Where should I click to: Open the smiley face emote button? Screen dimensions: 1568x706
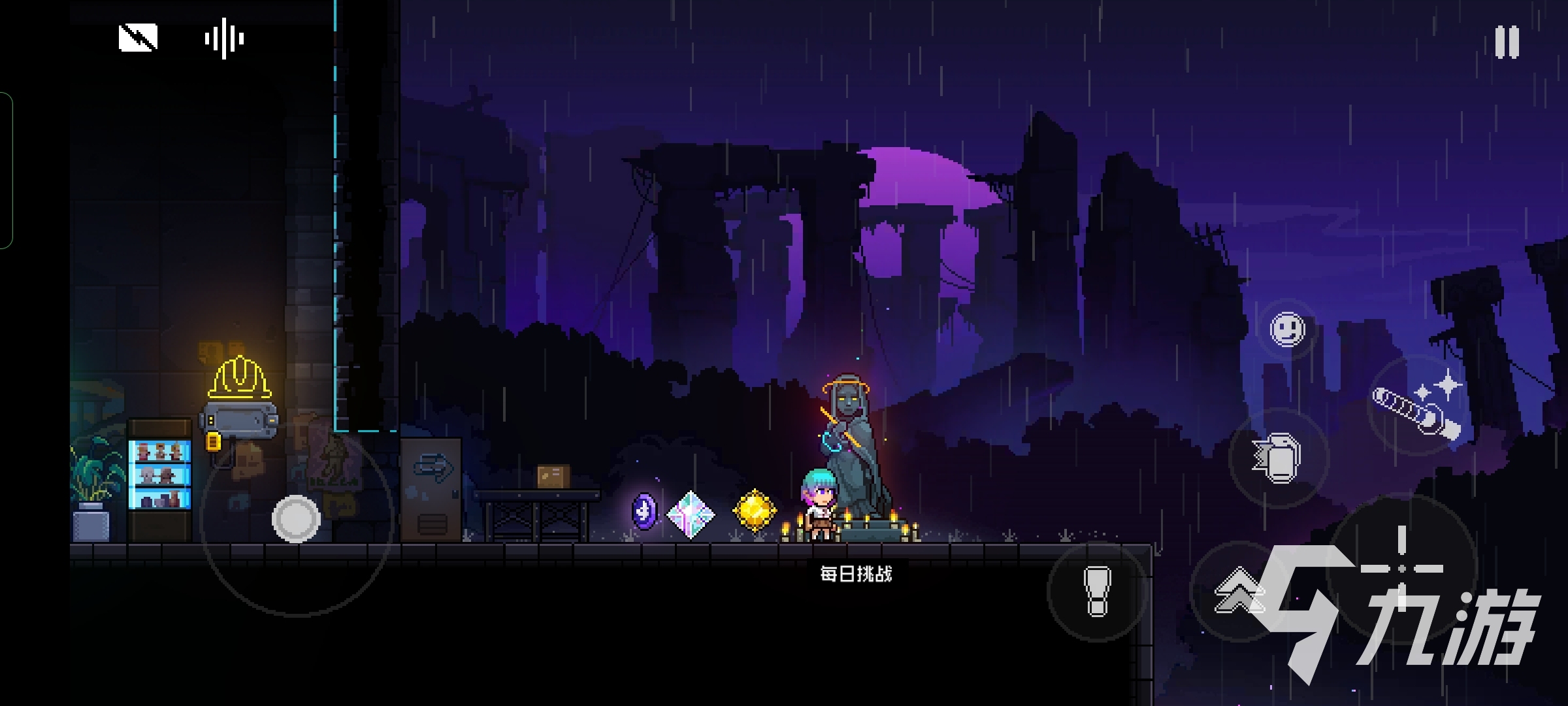point(1287,329)
